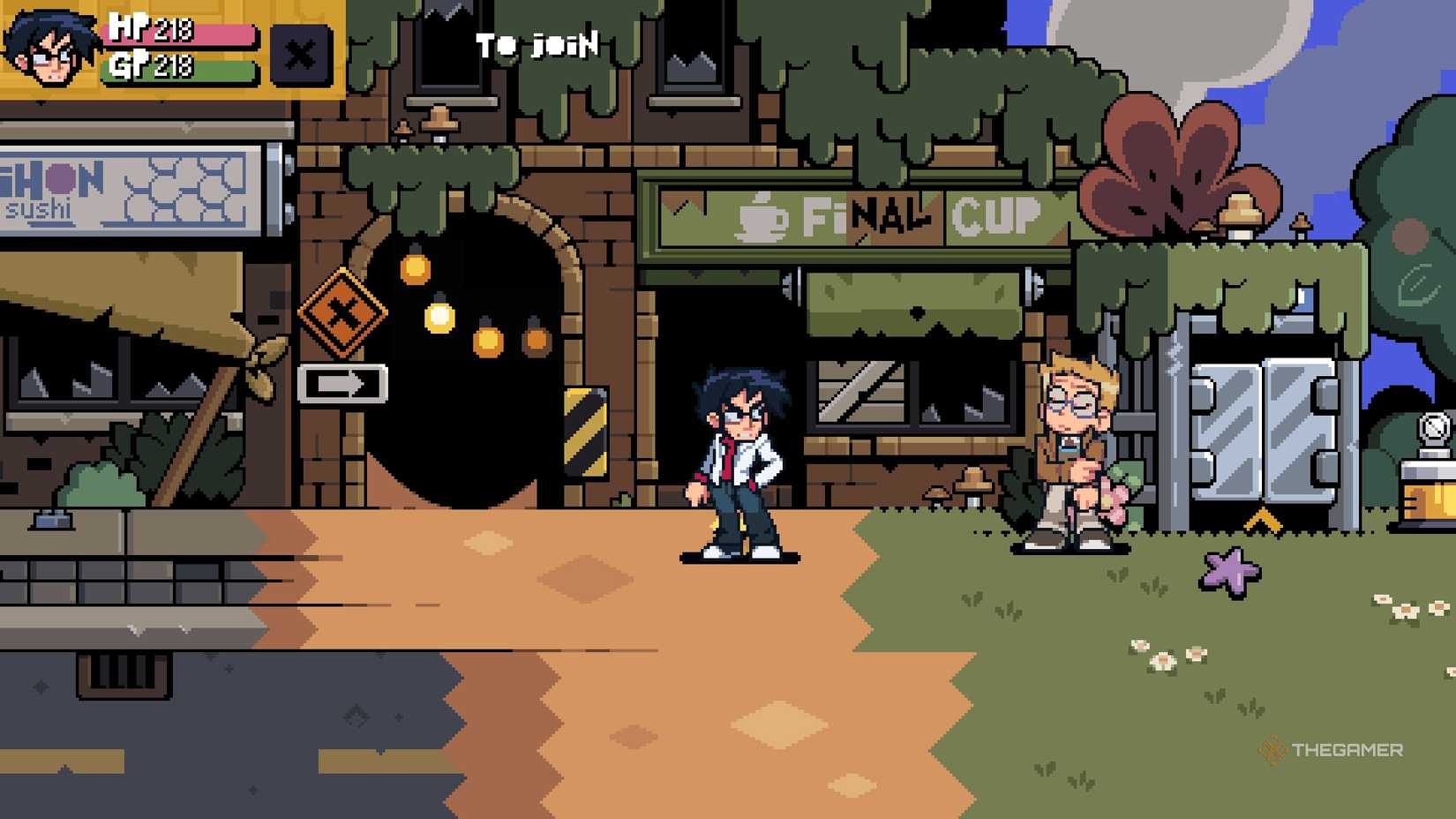Click the 'To join' prompt text

pos(536,43)
